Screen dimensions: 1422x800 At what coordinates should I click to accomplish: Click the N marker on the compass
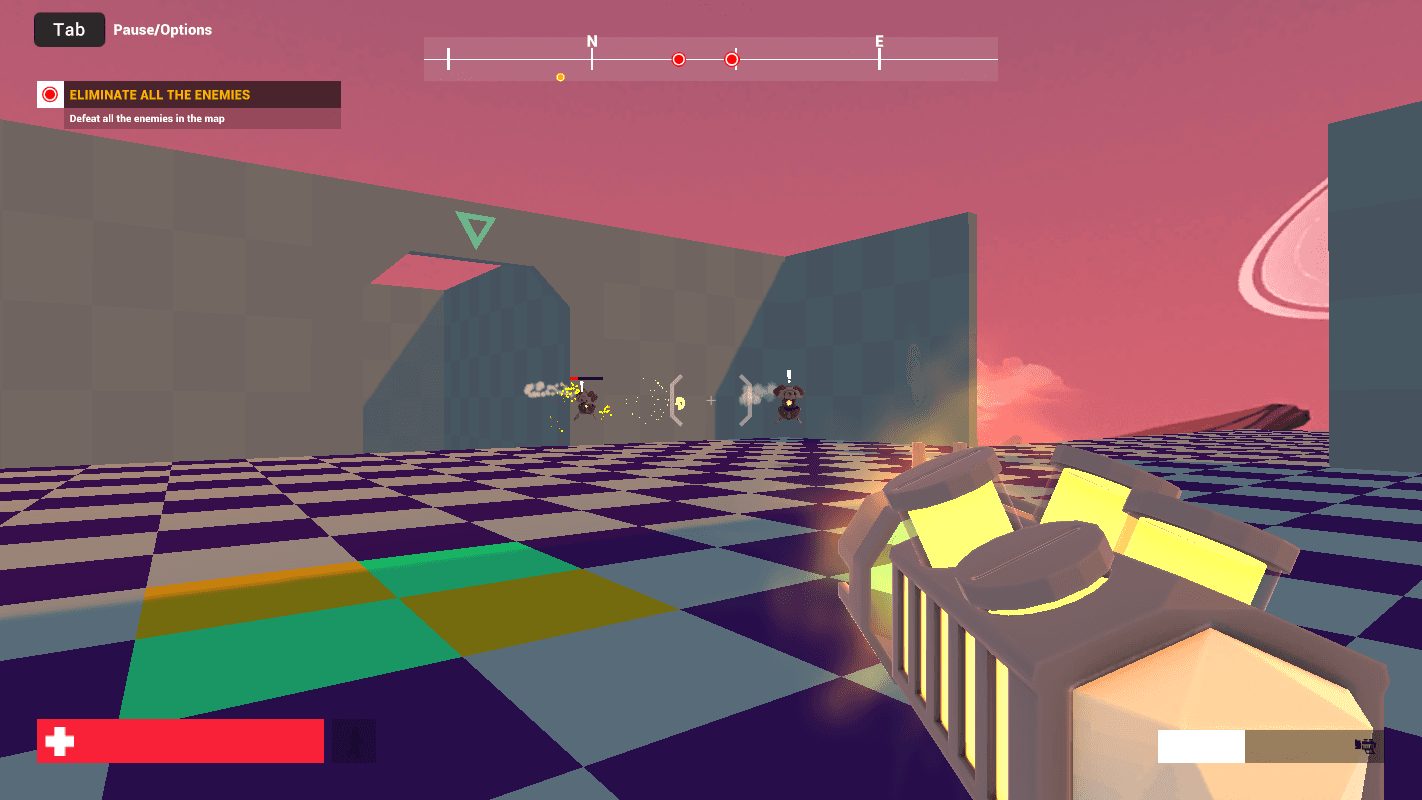point(592,42)
